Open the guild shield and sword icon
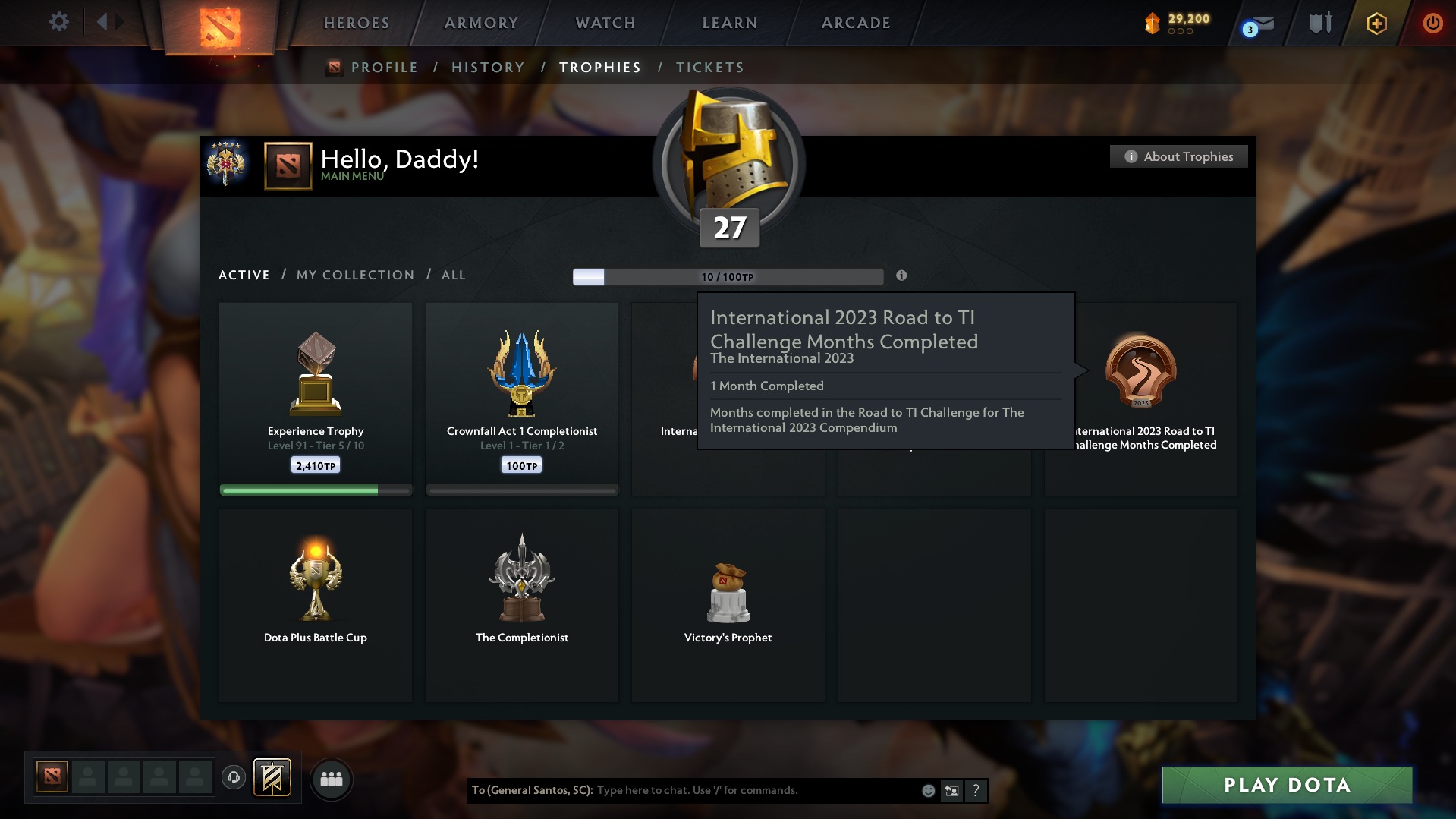 pyautogui.click(x=1319, y=23)
